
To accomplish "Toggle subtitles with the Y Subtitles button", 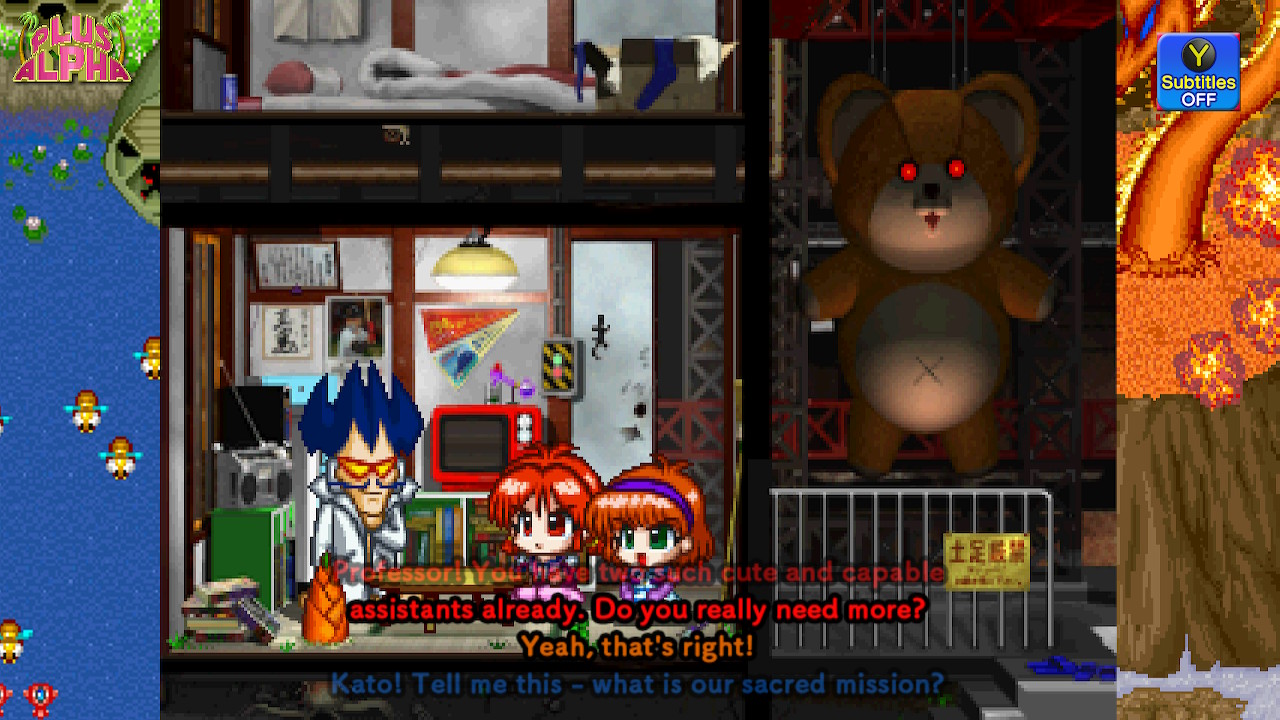I will 1197,70.
